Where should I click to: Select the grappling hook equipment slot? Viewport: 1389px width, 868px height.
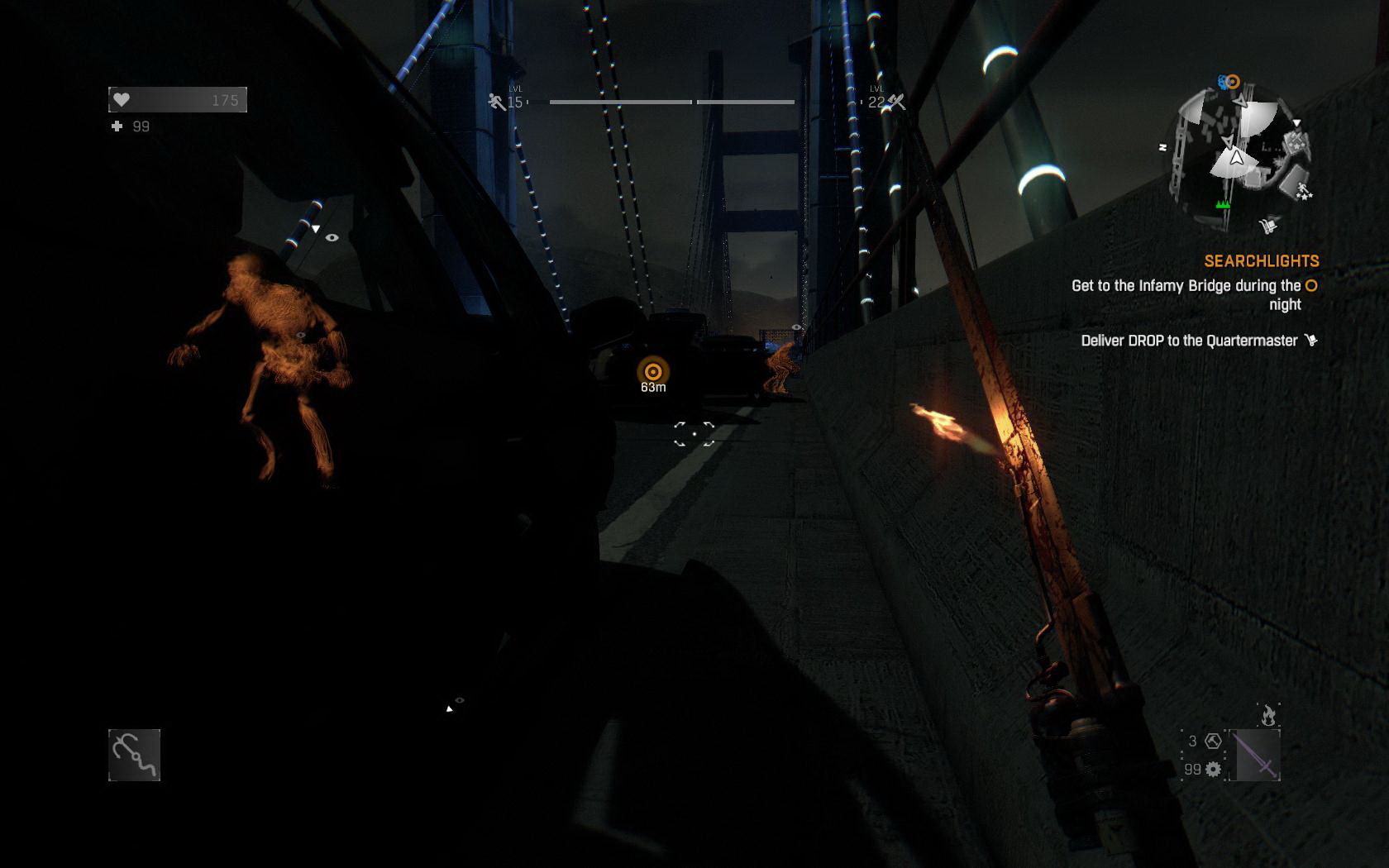tap(134, 755)
